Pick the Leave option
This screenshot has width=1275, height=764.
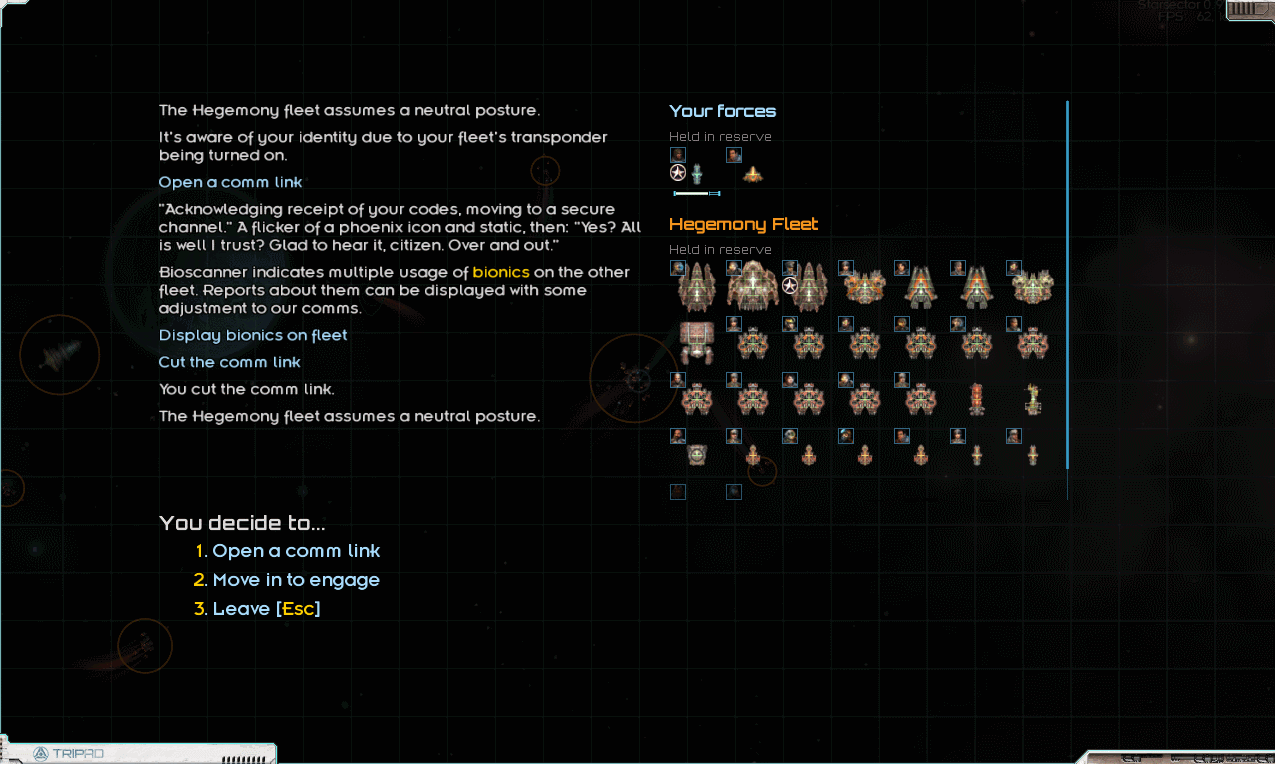pyautogui.click(x=266, y=609)
